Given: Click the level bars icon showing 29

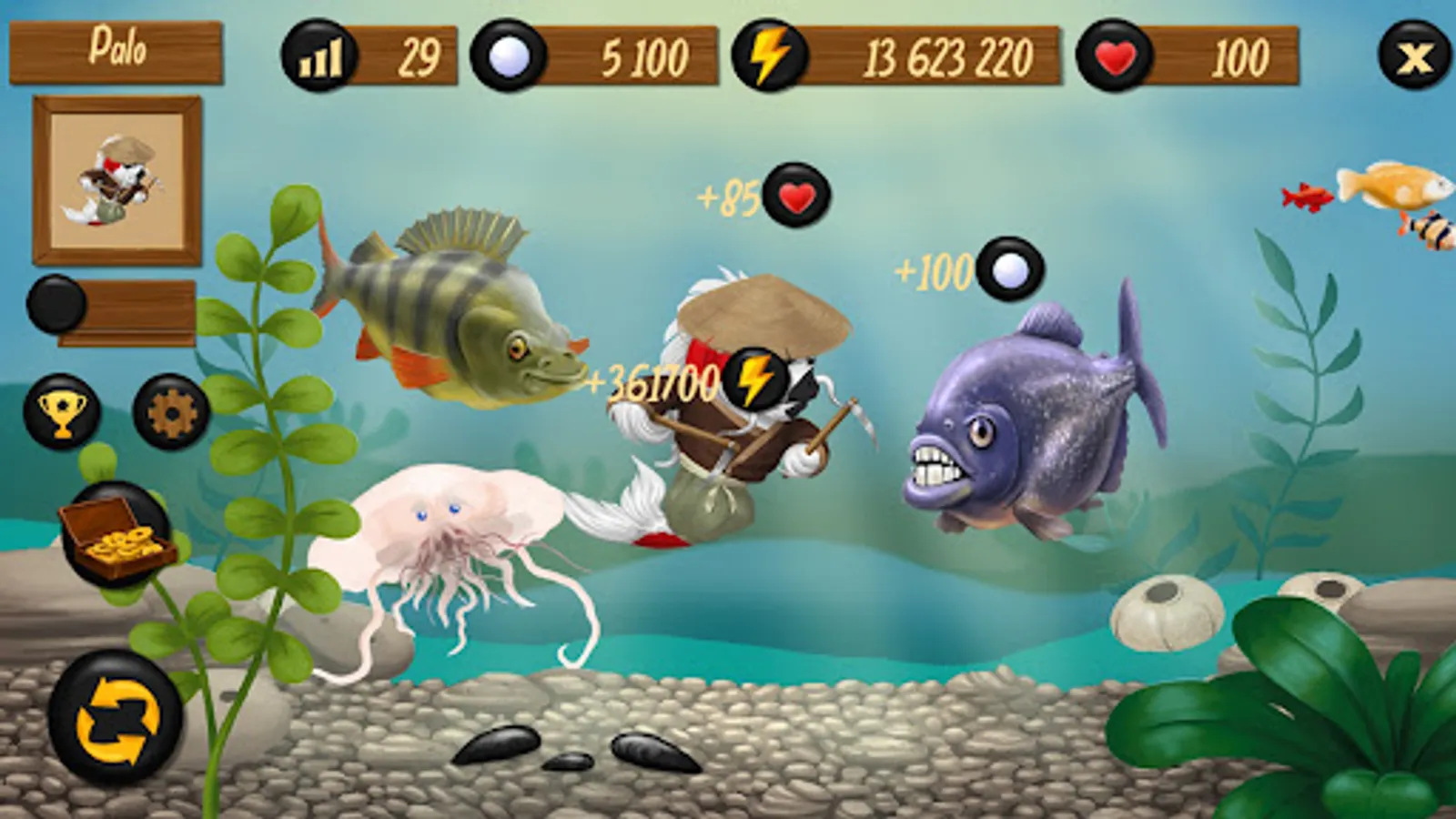Looking at the screenshot, I should [x=320, y=56].
